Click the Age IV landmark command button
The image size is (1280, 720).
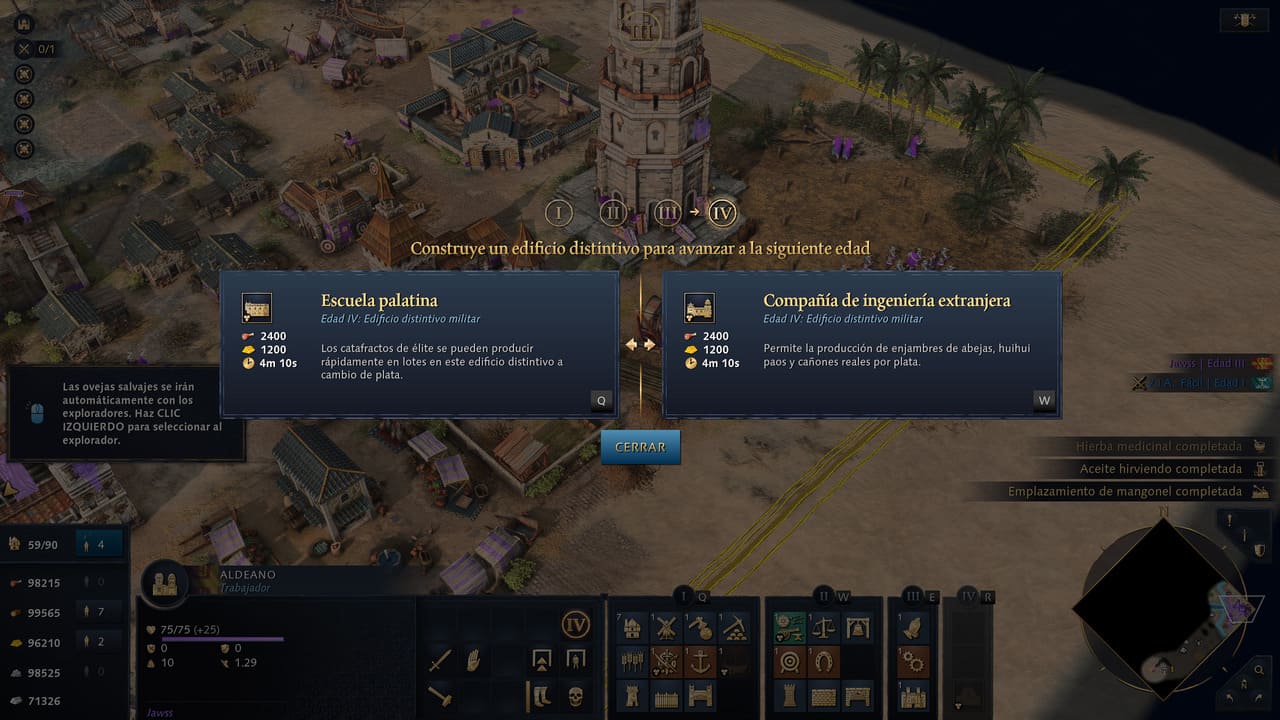point(575,625)
